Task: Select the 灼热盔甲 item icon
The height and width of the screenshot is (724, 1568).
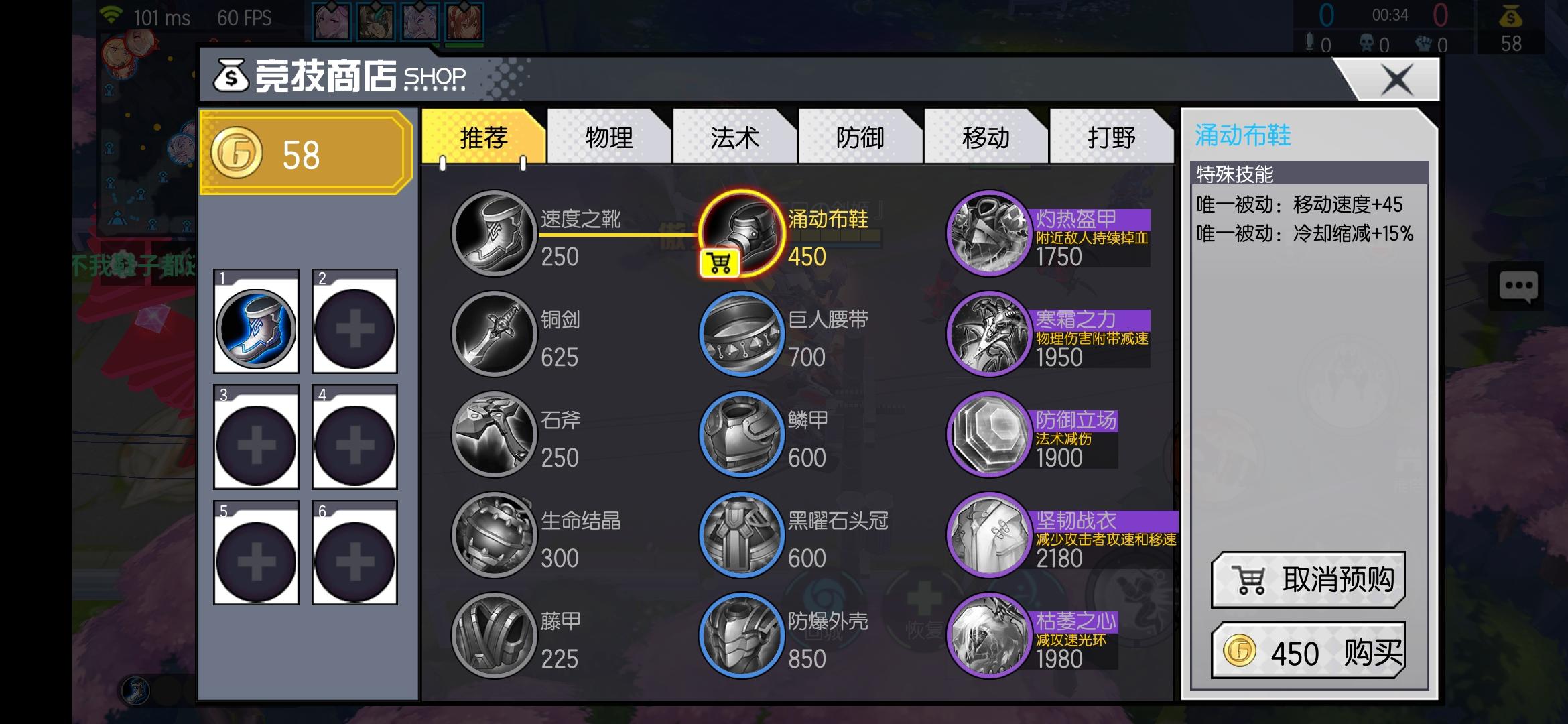Action: 988,233
